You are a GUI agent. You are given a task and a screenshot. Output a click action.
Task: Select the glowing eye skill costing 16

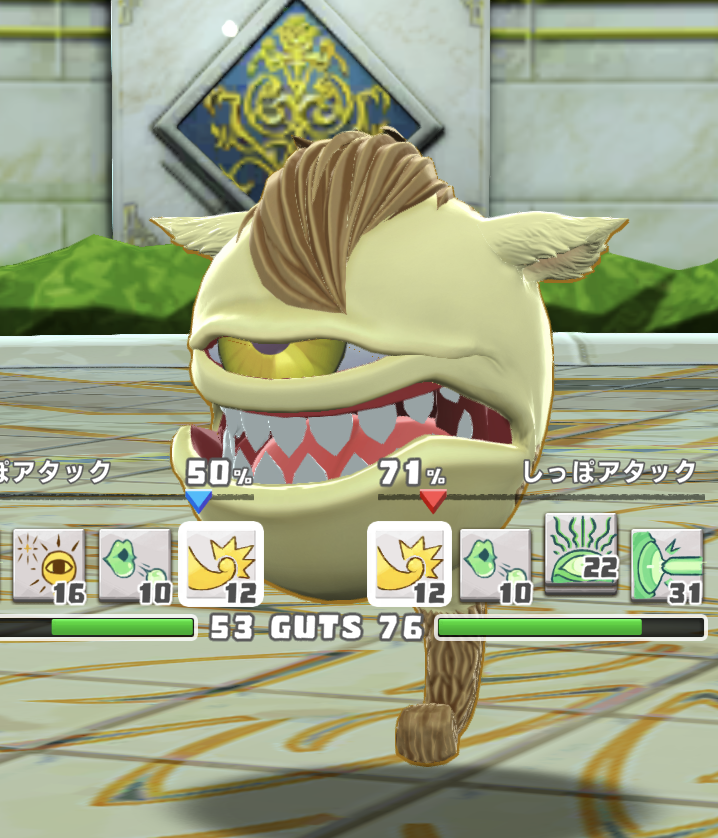pos(48,565)
